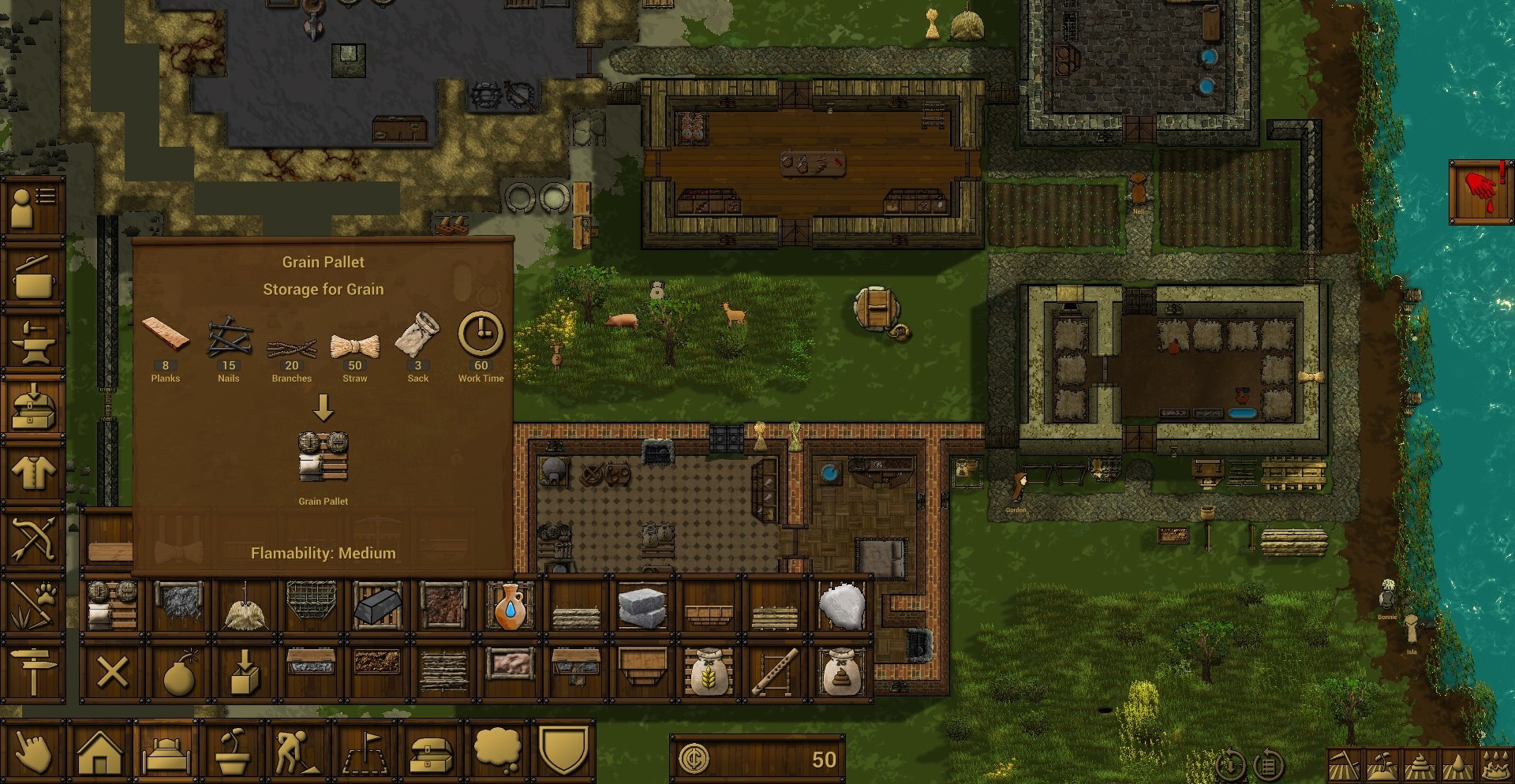The width and height of the screenshot is (1515, 784).
Task: Select the signpost category icon
Action: click(x=32, y=671)
